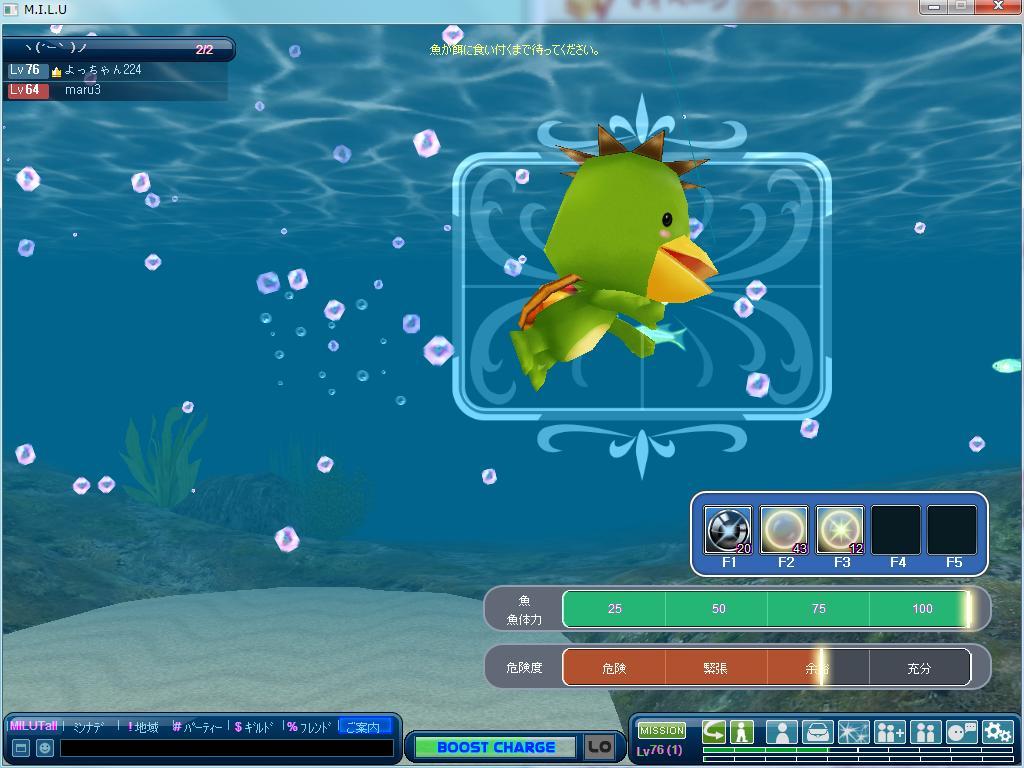This screenshot has height=768, width=1024.
Task: Use the F3 sparkling bubble item
Action: 840,530
